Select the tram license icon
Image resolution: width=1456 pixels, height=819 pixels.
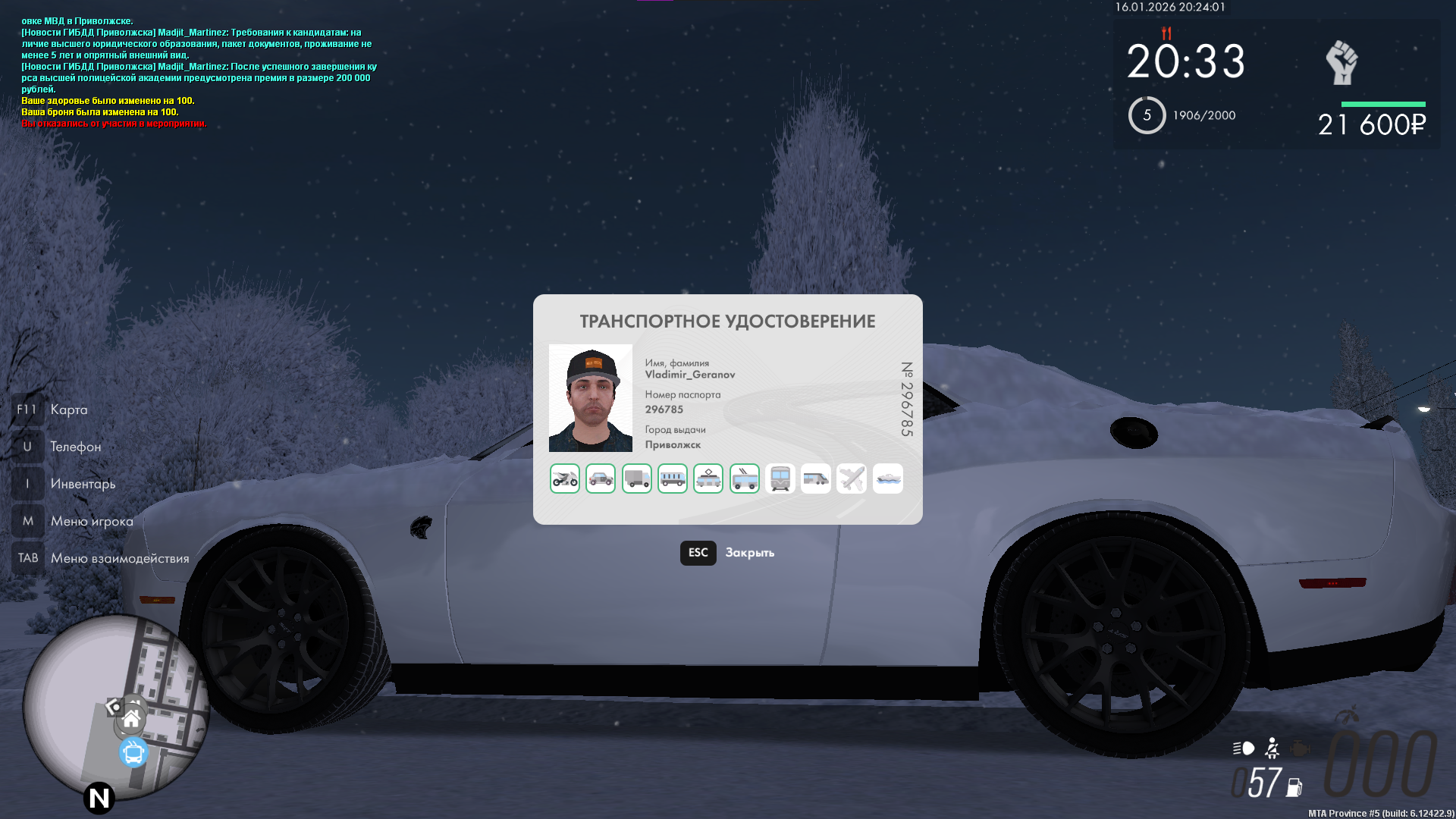tap(708, 479)
